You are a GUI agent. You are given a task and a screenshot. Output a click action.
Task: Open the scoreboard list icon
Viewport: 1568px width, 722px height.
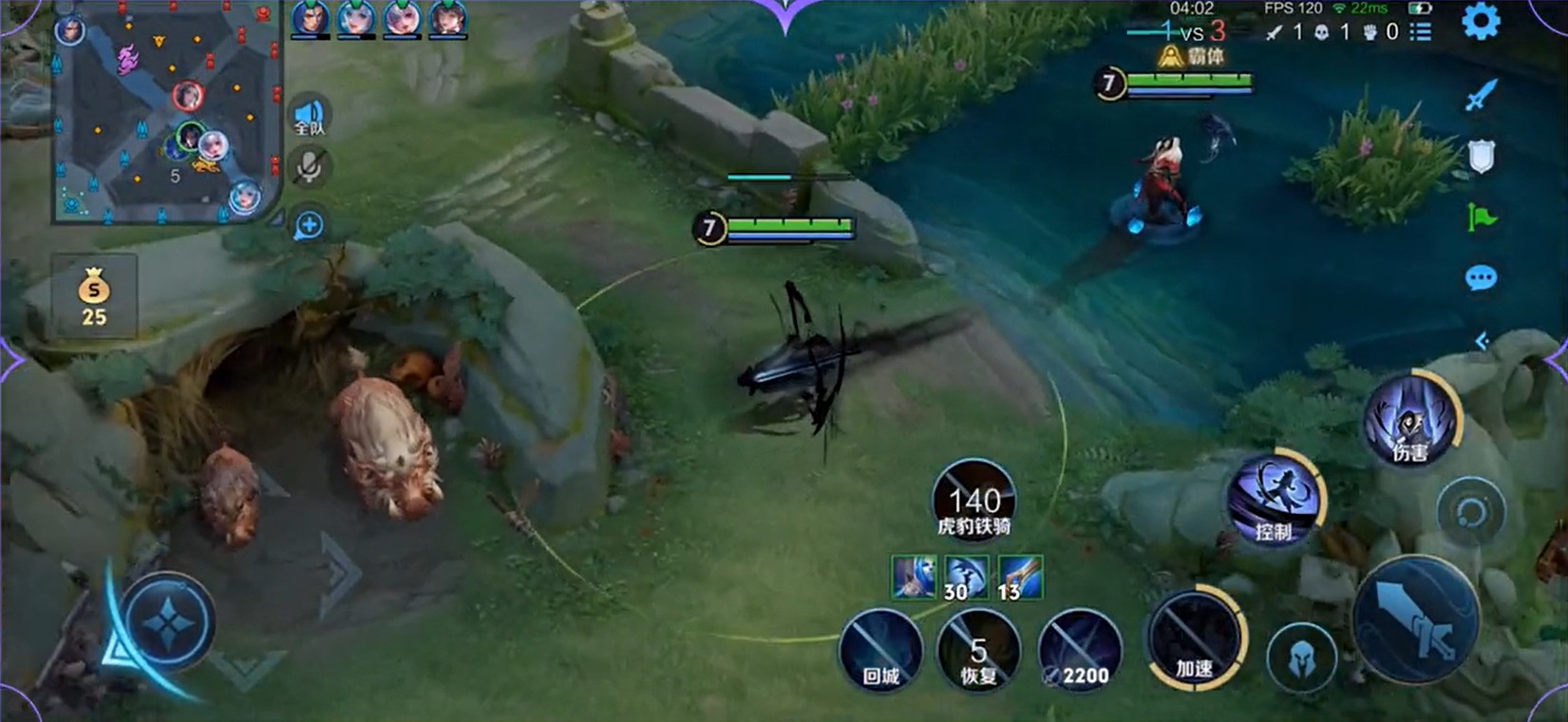[x=1421, y=32]
